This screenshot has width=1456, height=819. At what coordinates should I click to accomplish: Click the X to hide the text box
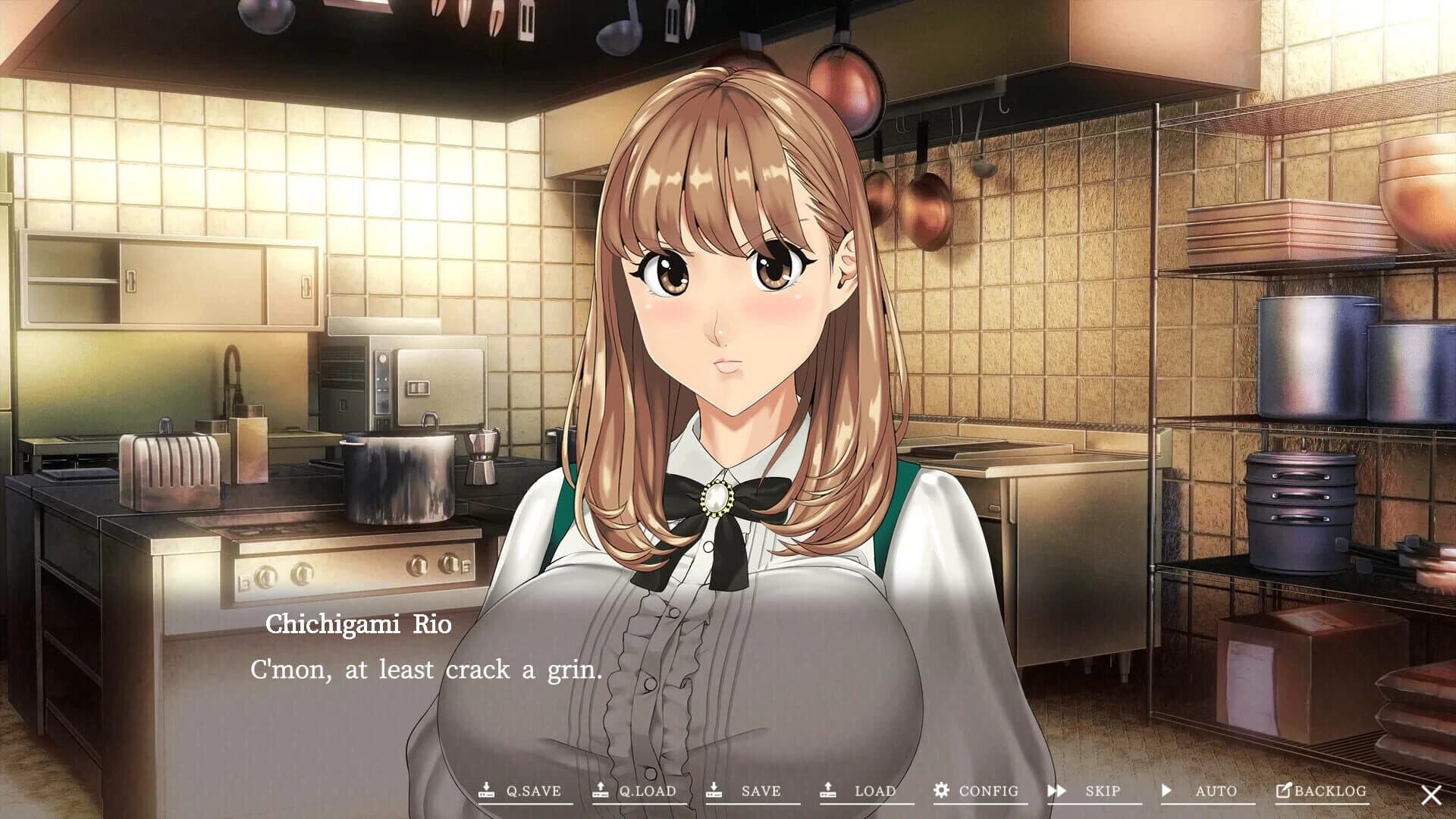[x=1430, y=794]
